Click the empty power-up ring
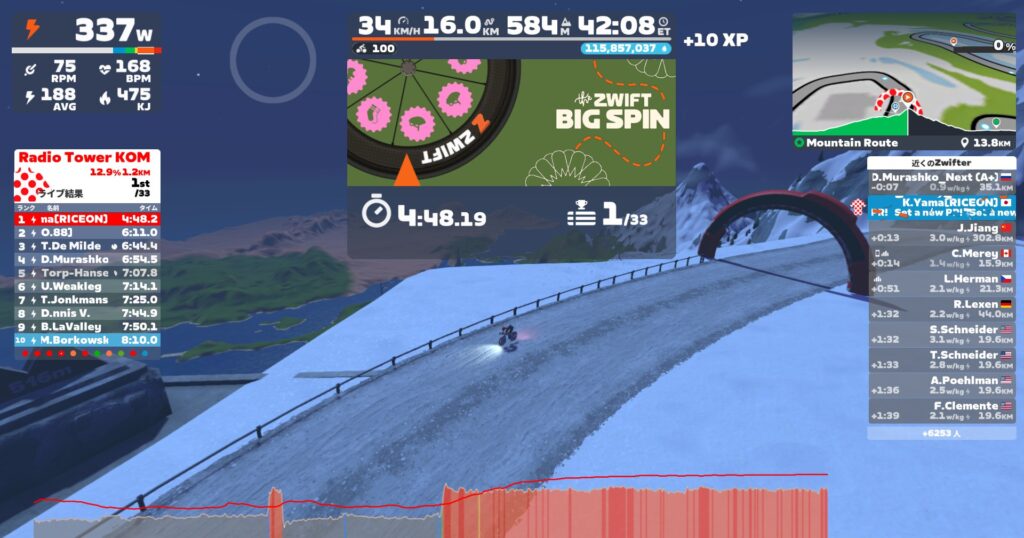The height and width of the screenshot is (538, 1024). pyautogui.click(x=273, y=60)
